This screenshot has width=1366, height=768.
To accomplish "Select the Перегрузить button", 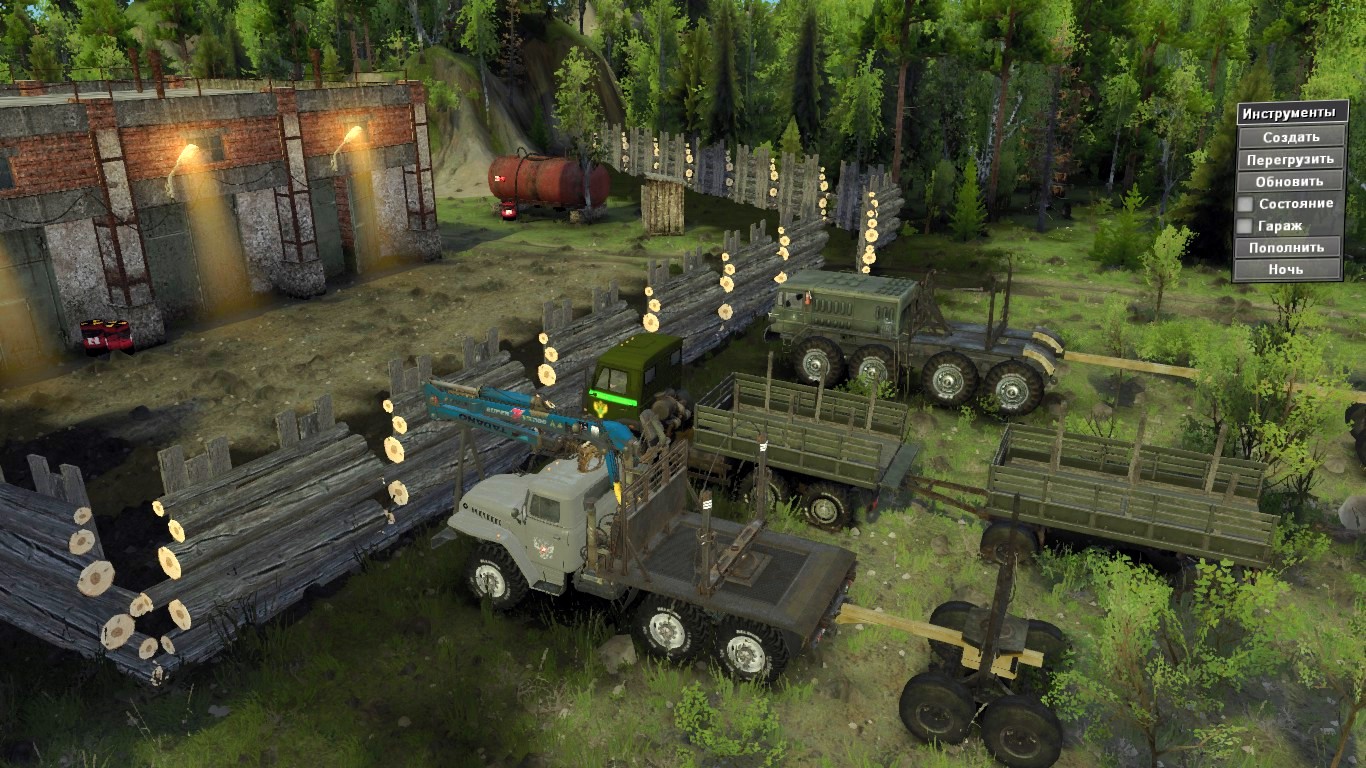I will pyautogui.click(x=1290, y=159).
